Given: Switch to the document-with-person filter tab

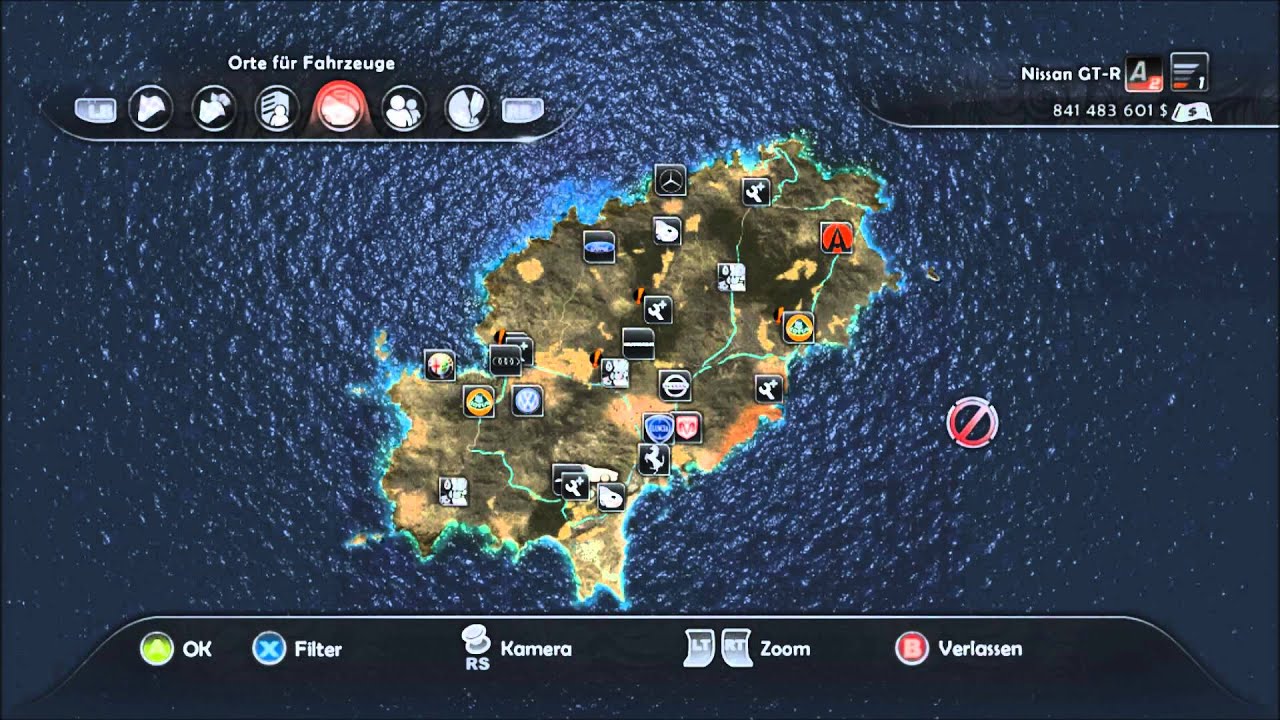Looking at the screenshot, I should pyautogui.click(x=274, y=108).
